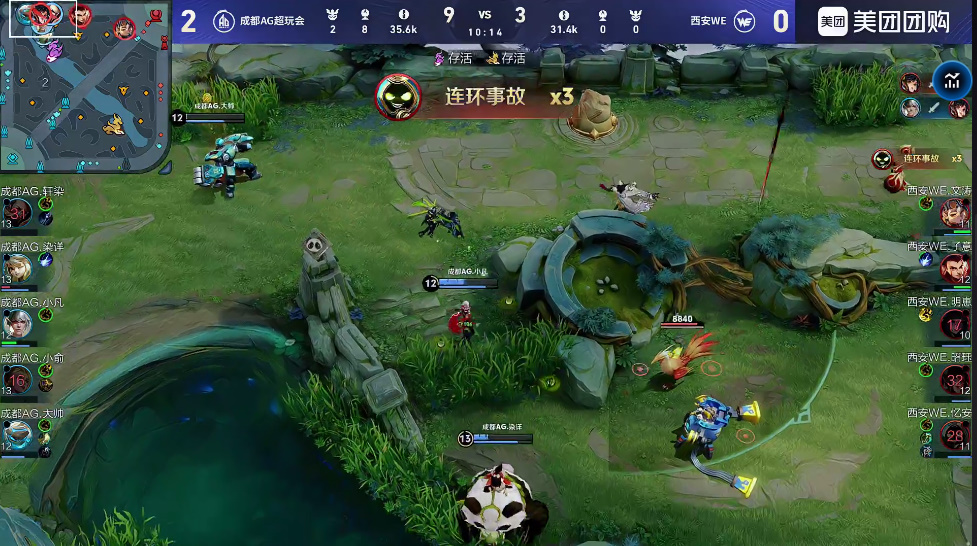Choose 西安WE.子意 hero portrait
Image resolution: width=977 pixels, height=546 pixels.
click(x=954, y=267)
